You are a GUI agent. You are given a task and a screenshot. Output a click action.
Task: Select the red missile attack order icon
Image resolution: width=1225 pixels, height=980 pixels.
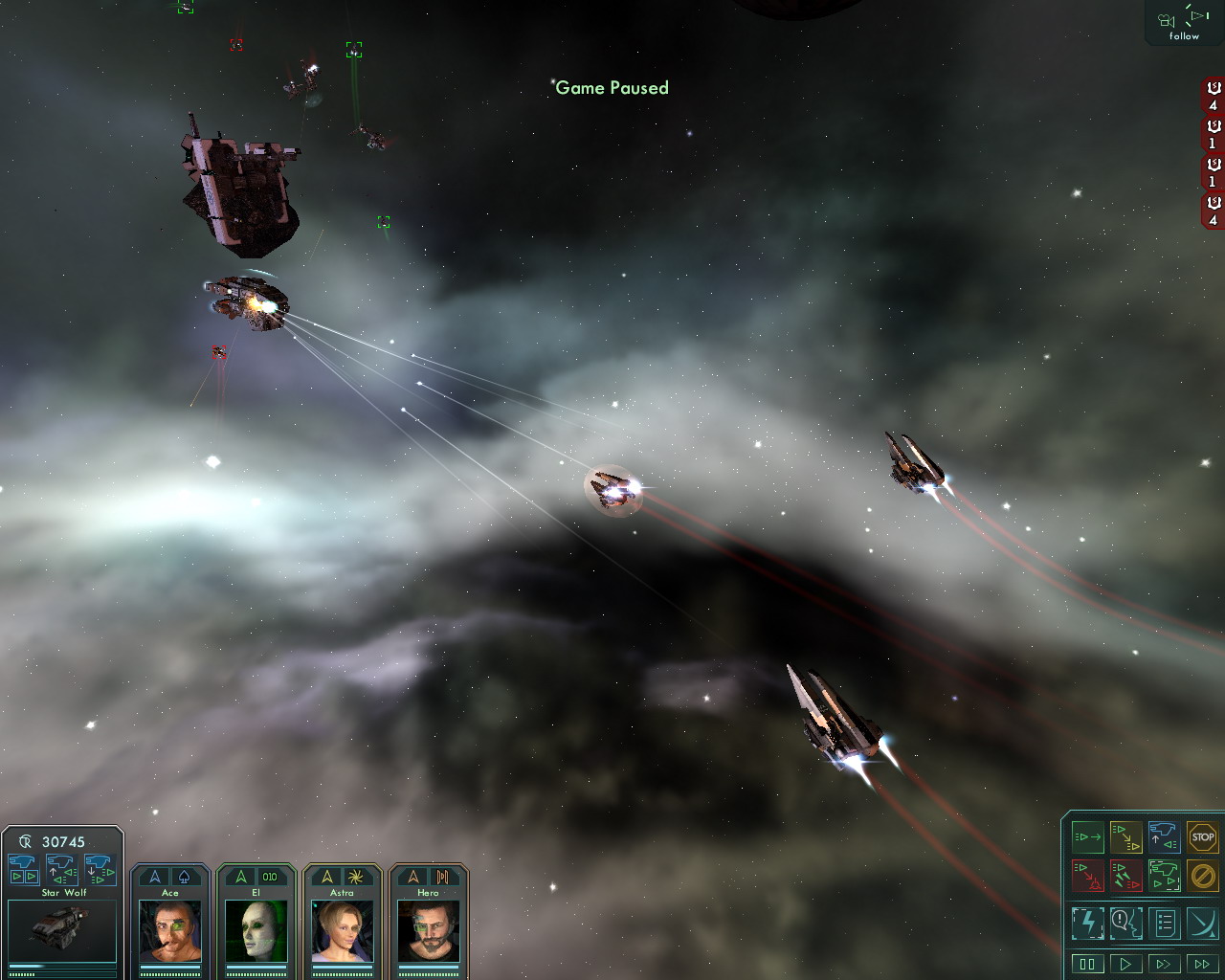1126,875
